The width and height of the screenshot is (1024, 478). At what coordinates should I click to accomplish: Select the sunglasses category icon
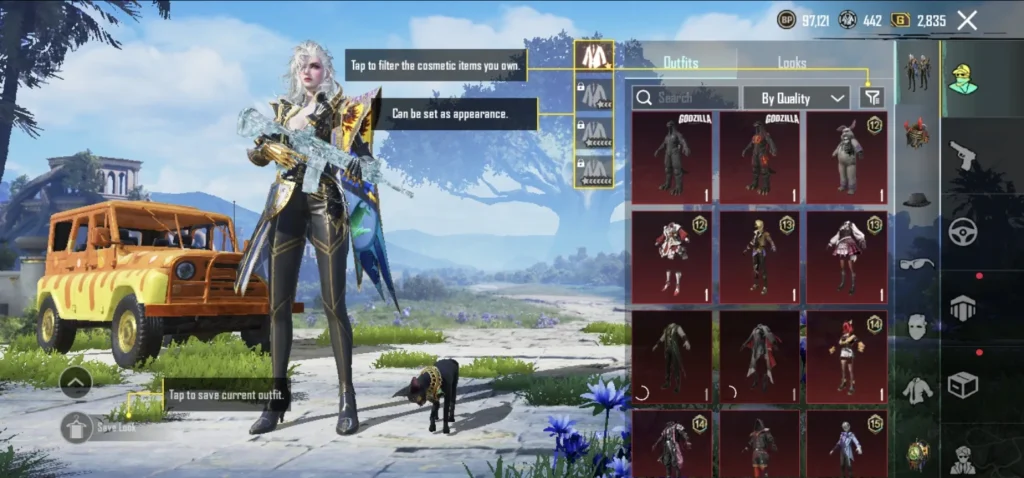click(916, 264)
